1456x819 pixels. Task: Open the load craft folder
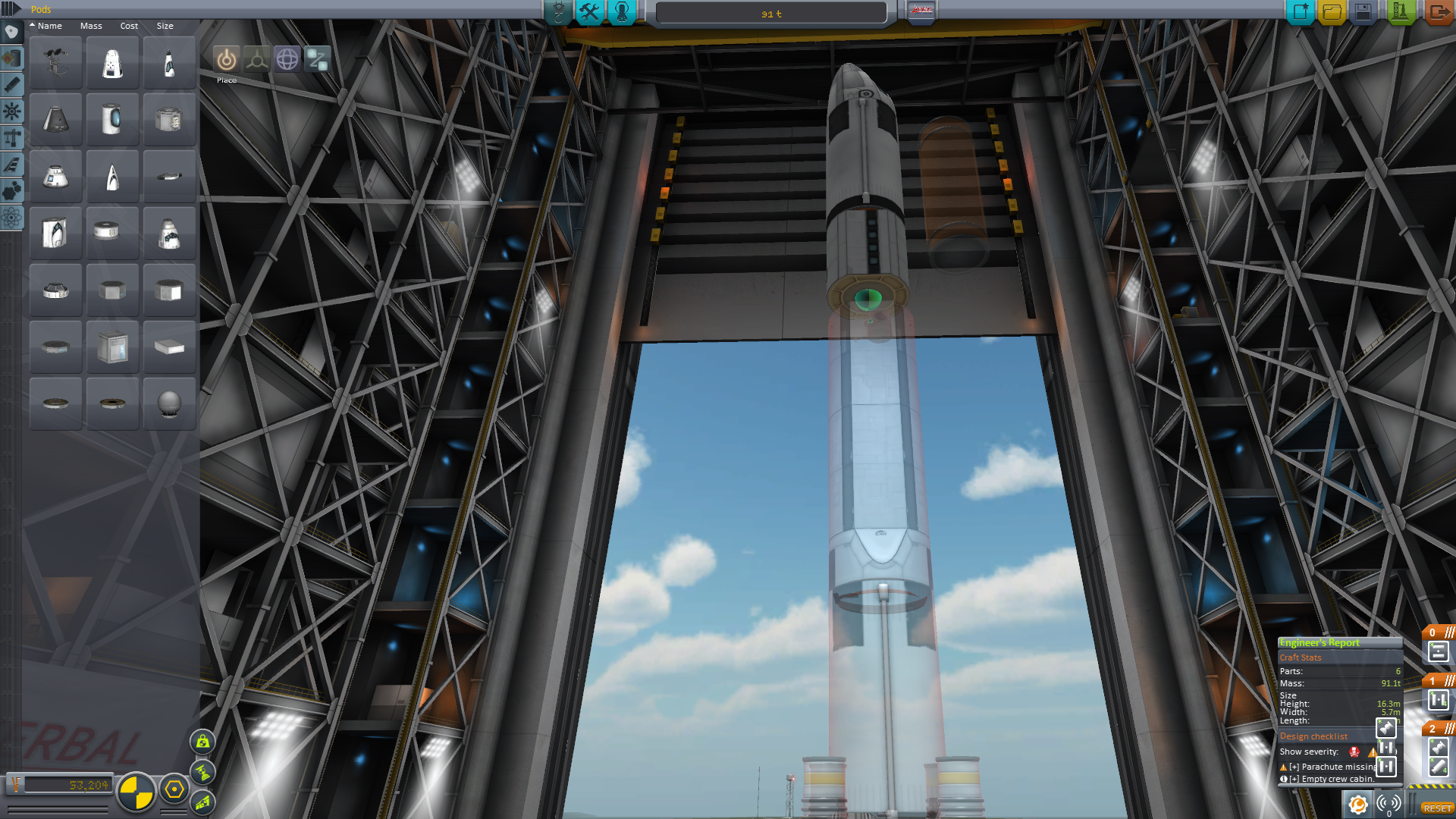pyautogui.click(x=1332, y=11)
